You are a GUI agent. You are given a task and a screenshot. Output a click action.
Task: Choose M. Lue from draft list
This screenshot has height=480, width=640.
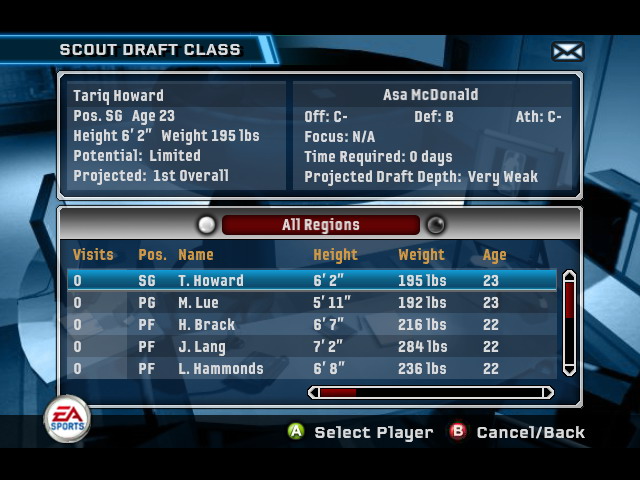(x=311, y=303)
